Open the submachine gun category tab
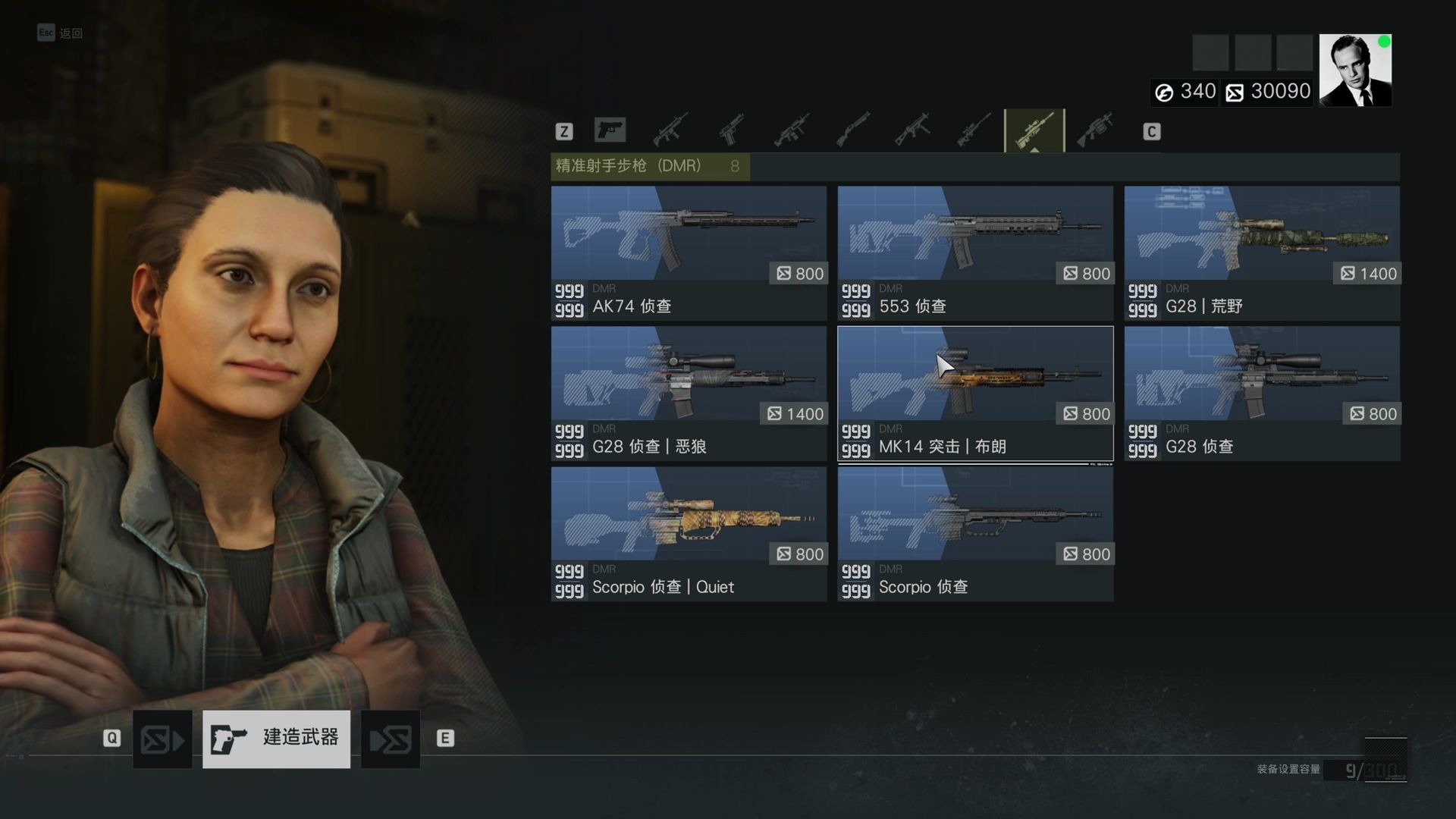 (x=913, y=130)
